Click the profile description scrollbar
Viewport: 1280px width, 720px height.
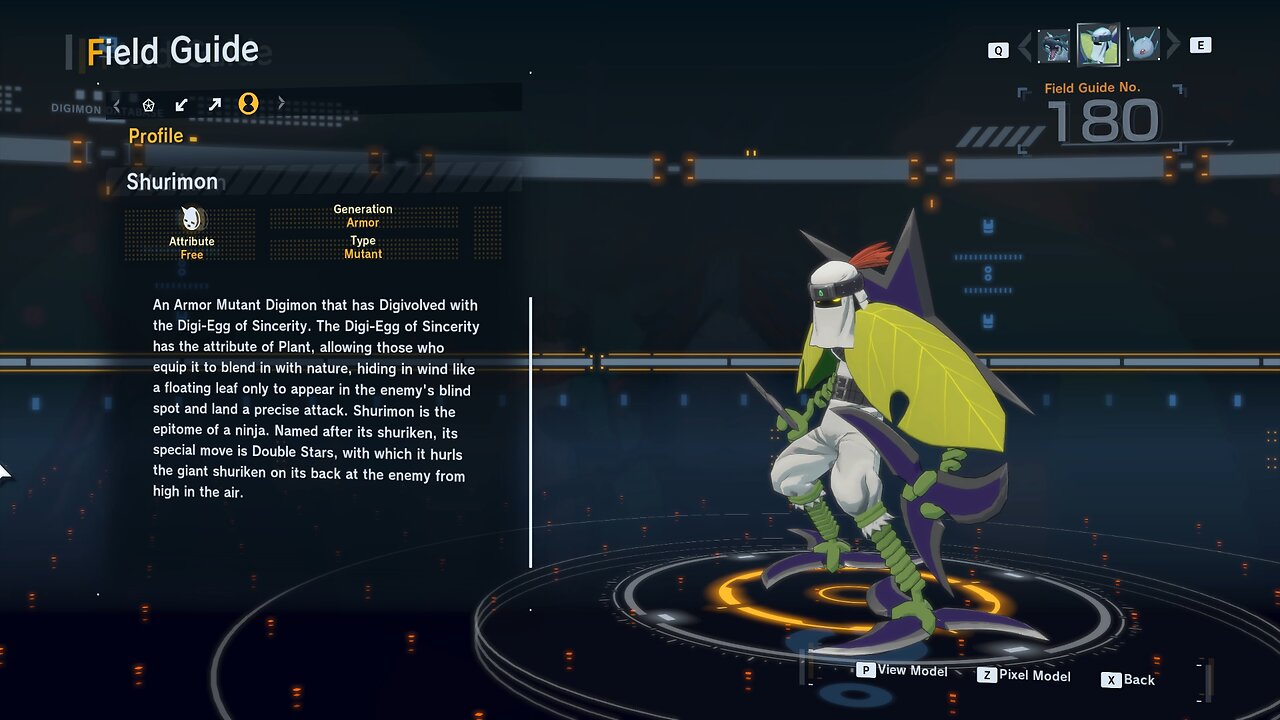point(530,432)
